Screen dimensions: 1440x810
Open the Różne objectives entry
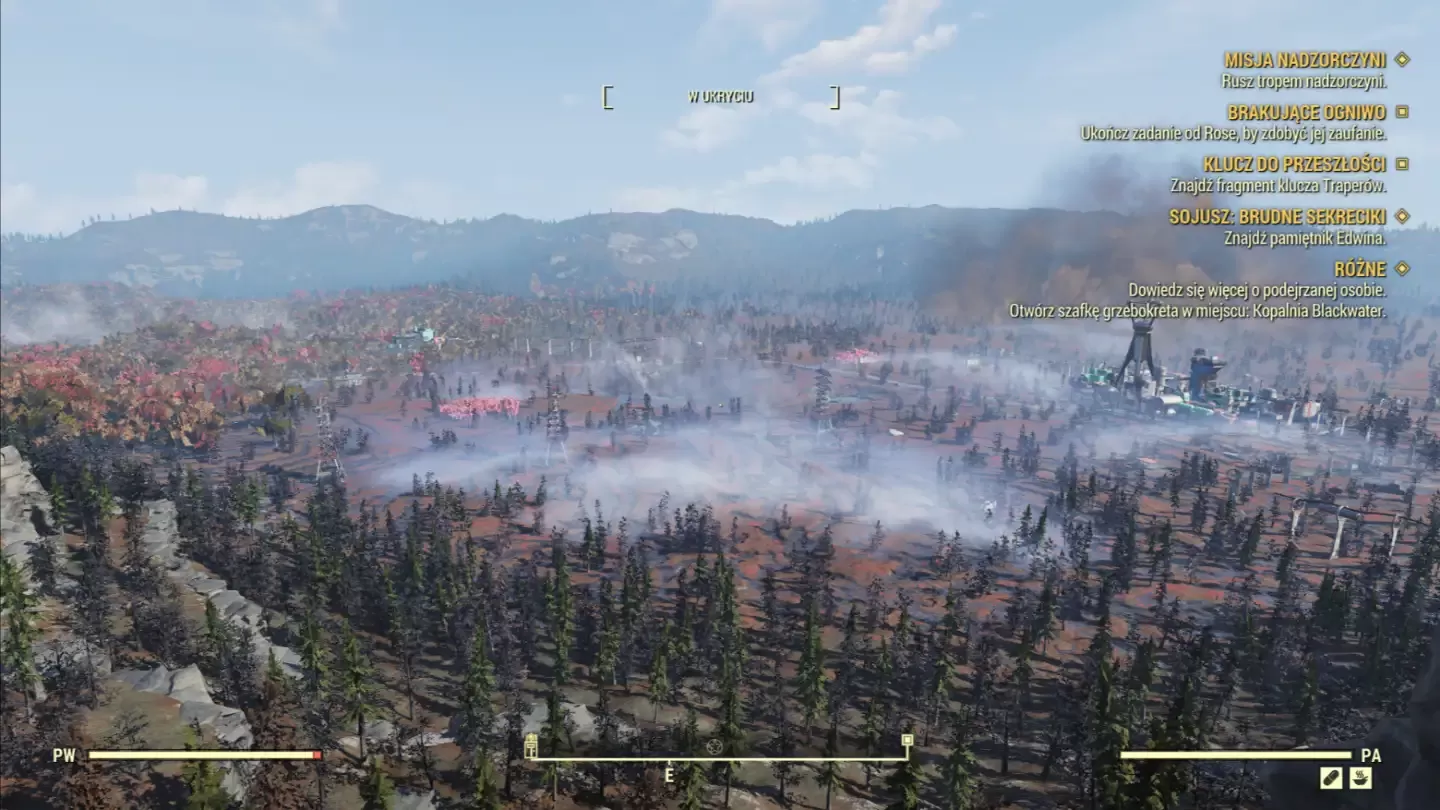coord(1359,268)
